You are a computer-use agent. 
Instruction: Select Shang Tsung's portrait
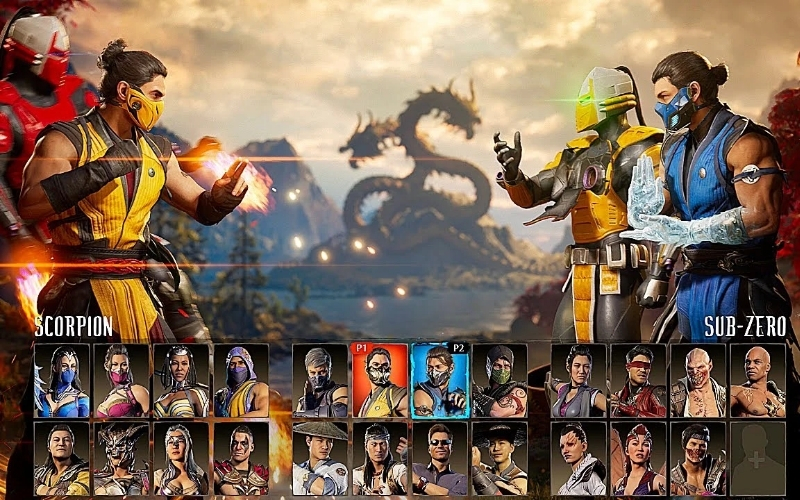[62, 458]
